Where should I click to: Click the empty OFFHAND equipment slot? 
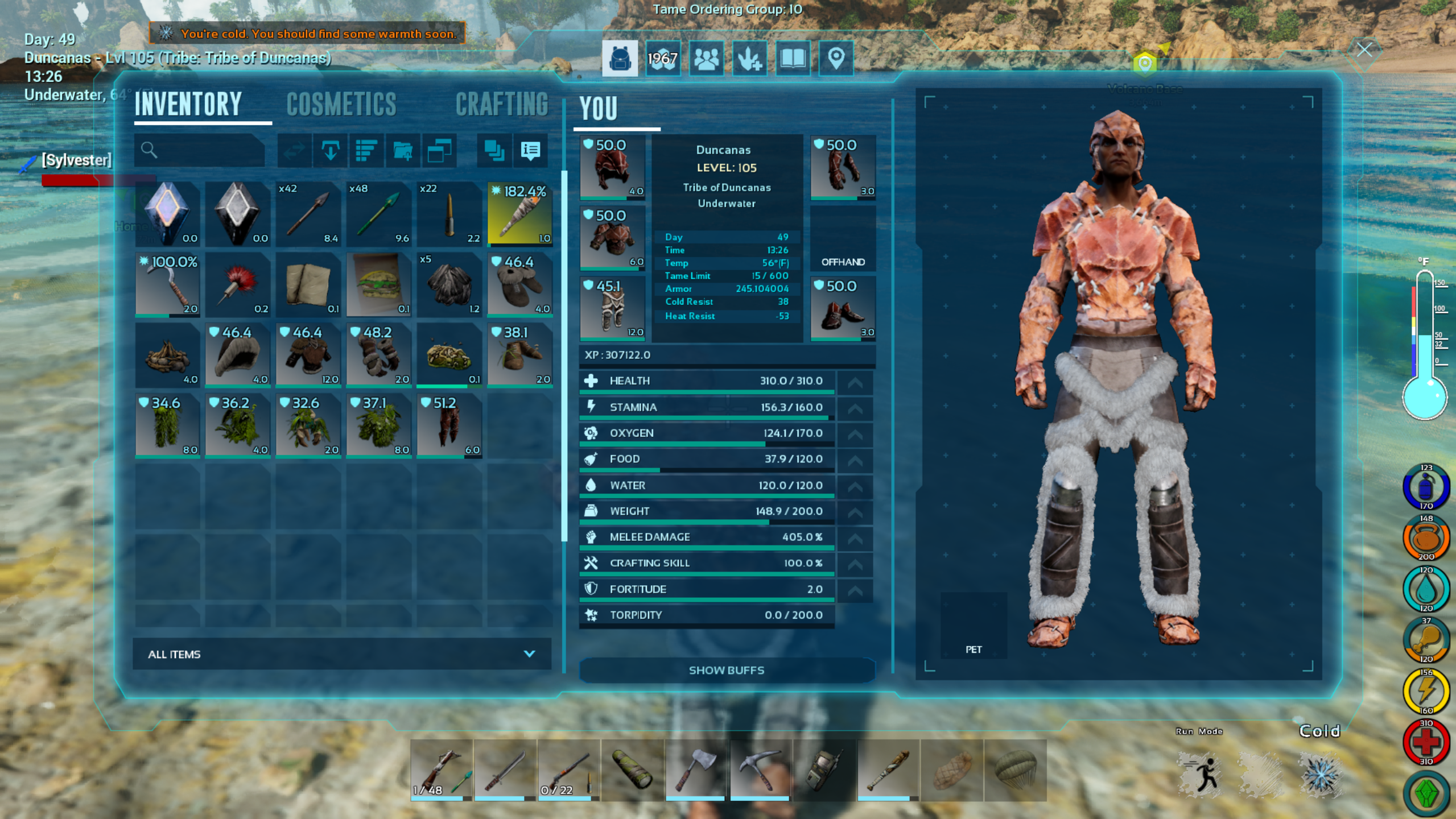point(842,238)
